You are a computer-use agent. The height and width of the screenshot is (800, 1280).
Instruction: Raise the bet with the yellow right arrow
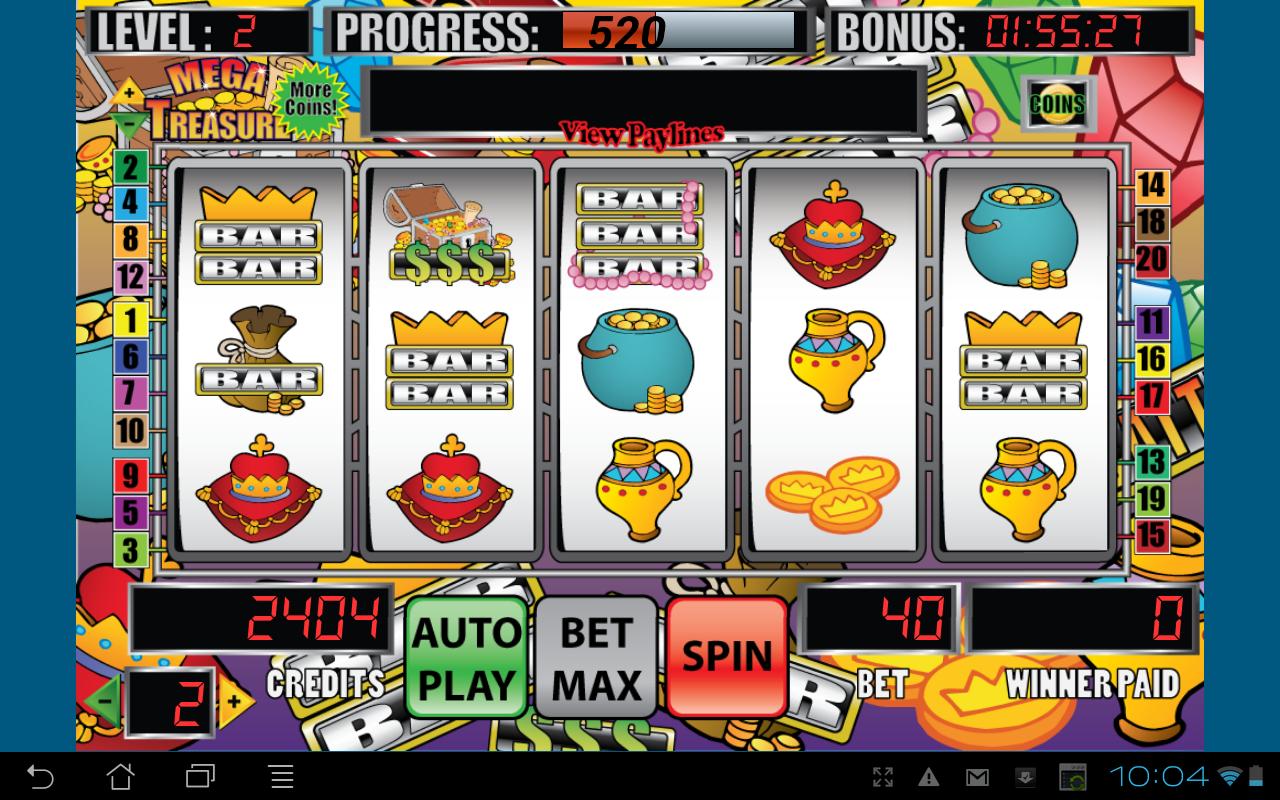(x=234, y=702)
